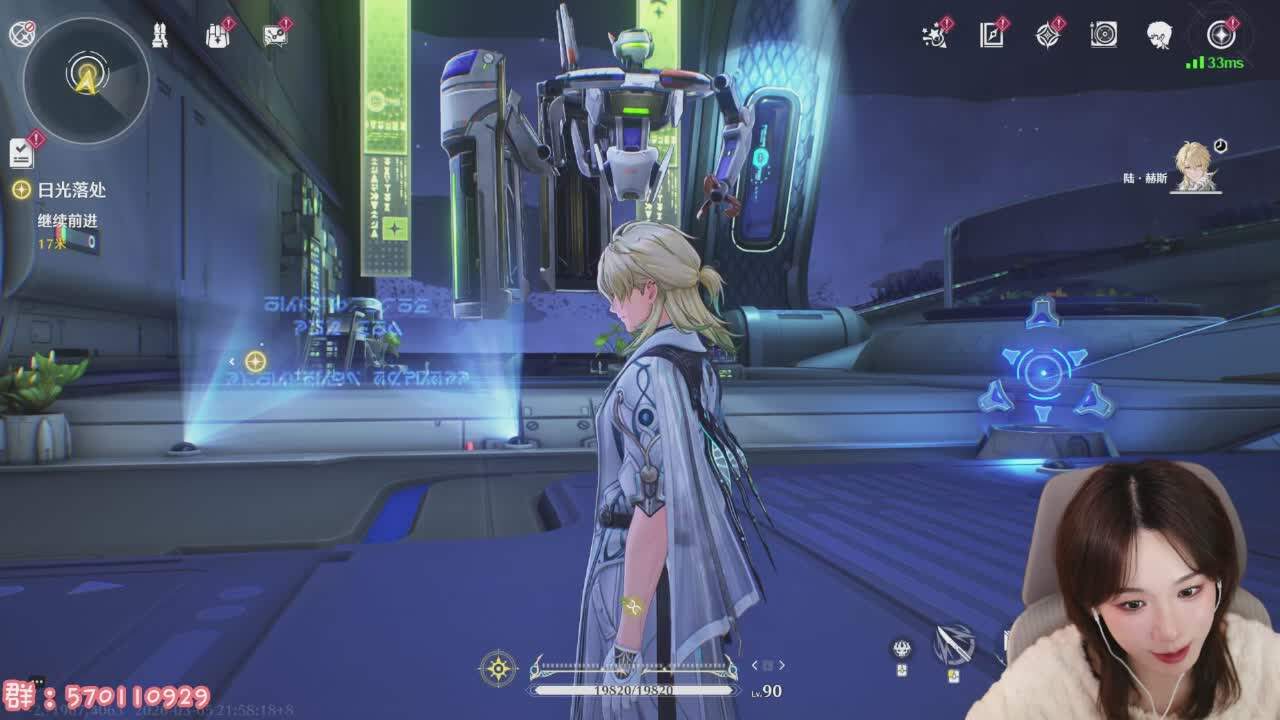
Task: Open the team lineup icon
Action: point(158,35)
